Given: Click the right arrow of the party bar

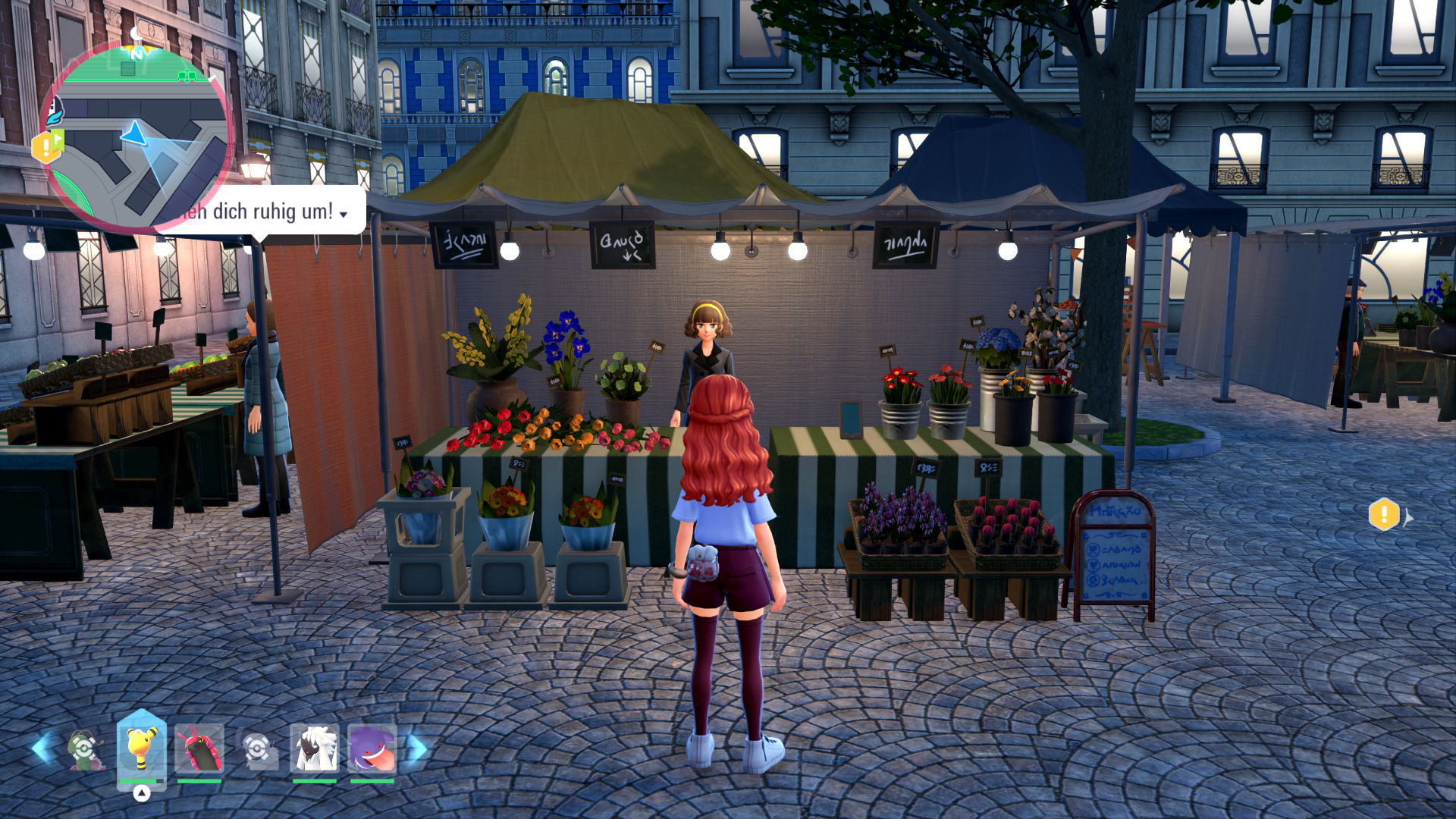Looking at the screenshot, I should pos(417,748).
